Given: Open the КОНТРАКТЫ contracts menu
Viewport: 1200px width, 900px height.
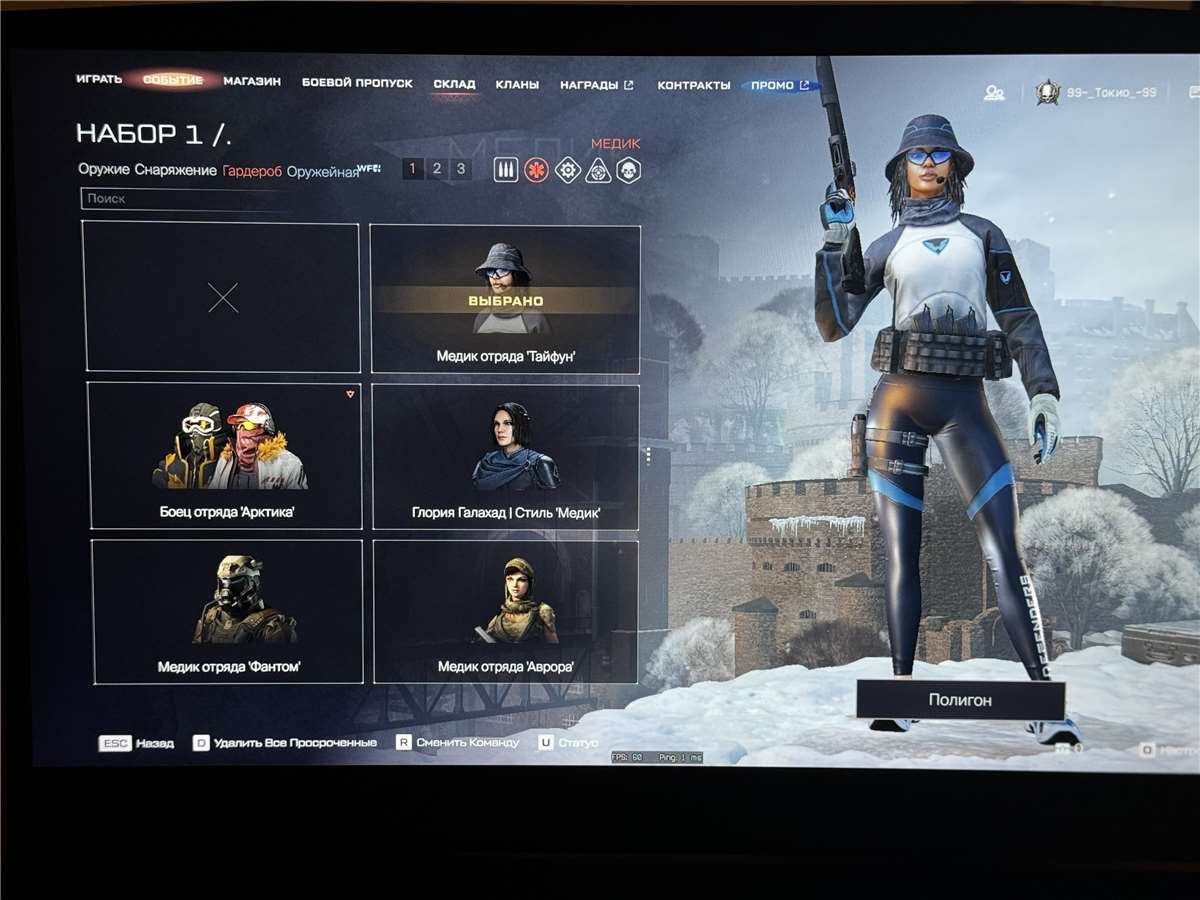Looking at the screenshot, I should [x=693, y=86].
